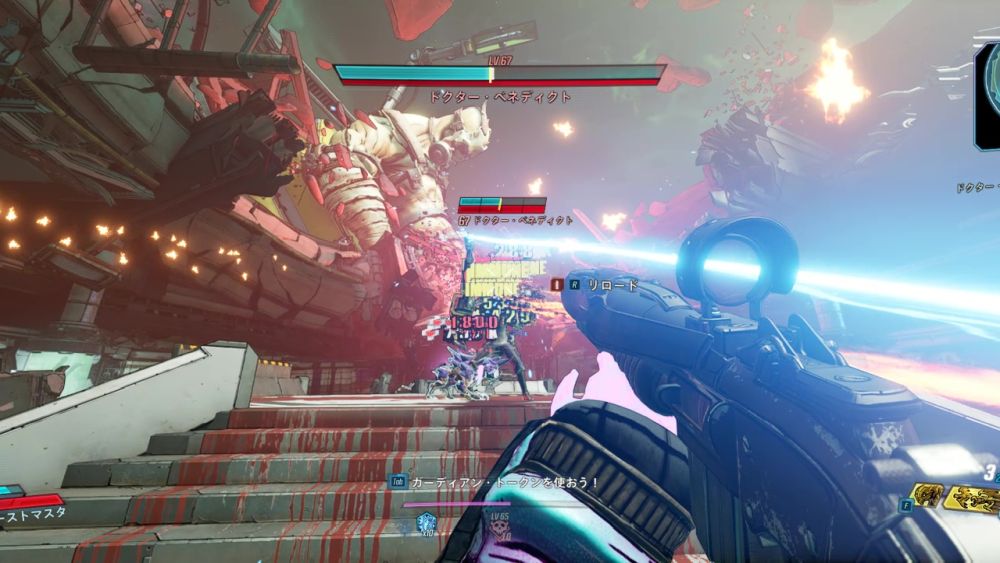Choose the yellow equipped weapon icon
Screen dimensions: 1000x563
click(x=972, y=497)
